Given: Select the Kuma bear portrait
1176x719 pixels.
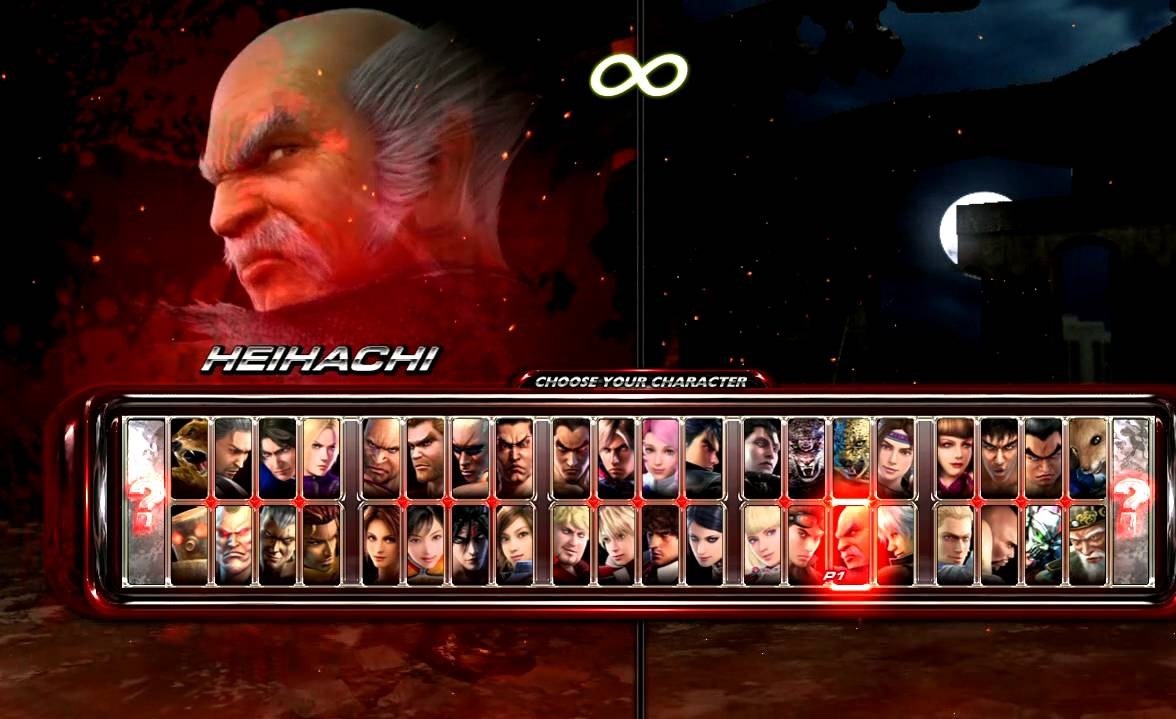Looking at the screenshot, I should tap(189, 457).
